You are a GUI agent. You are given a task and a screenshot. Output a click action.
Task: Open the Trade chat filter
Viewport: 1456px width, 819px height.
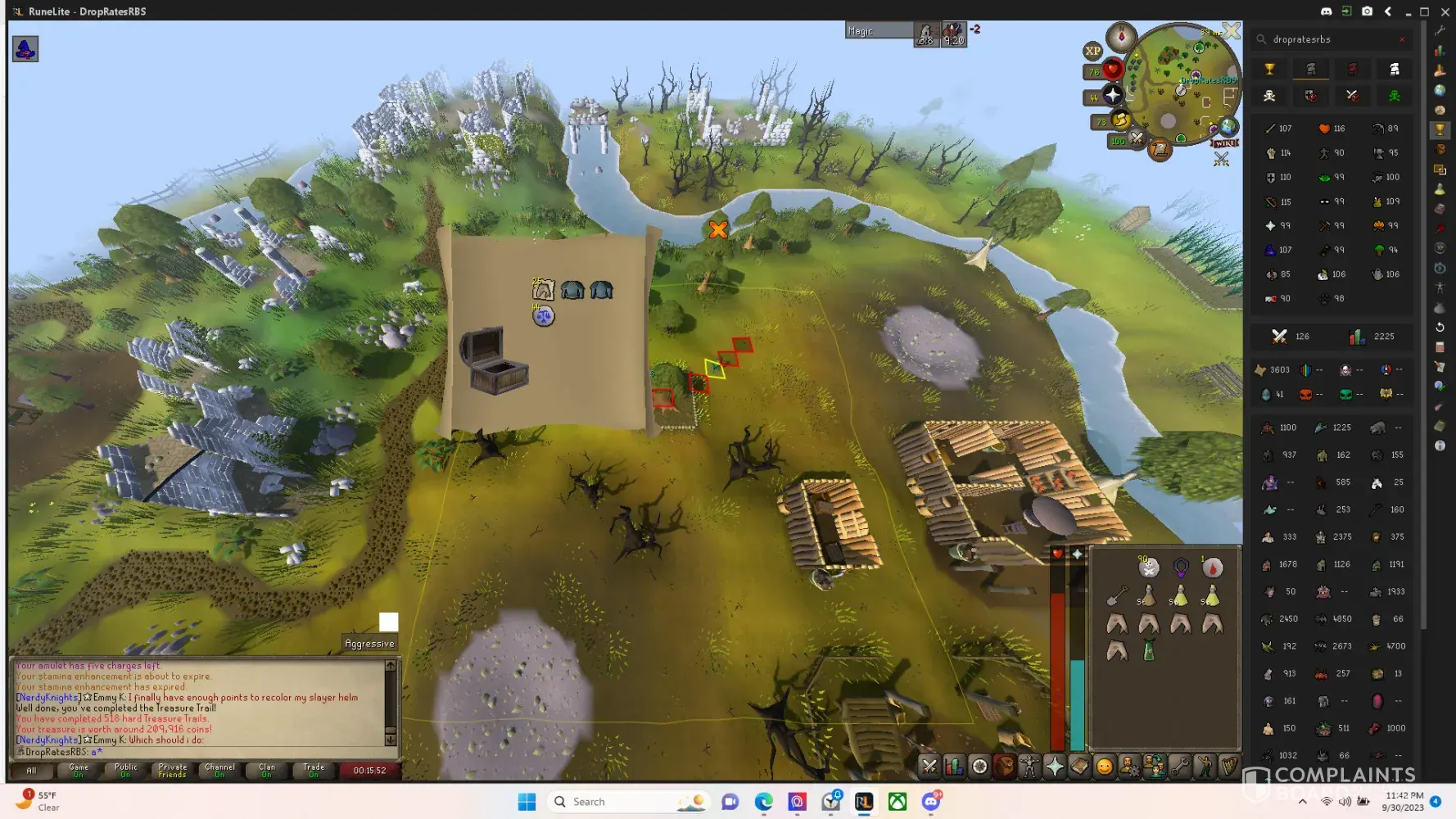(x=314, y=770)
